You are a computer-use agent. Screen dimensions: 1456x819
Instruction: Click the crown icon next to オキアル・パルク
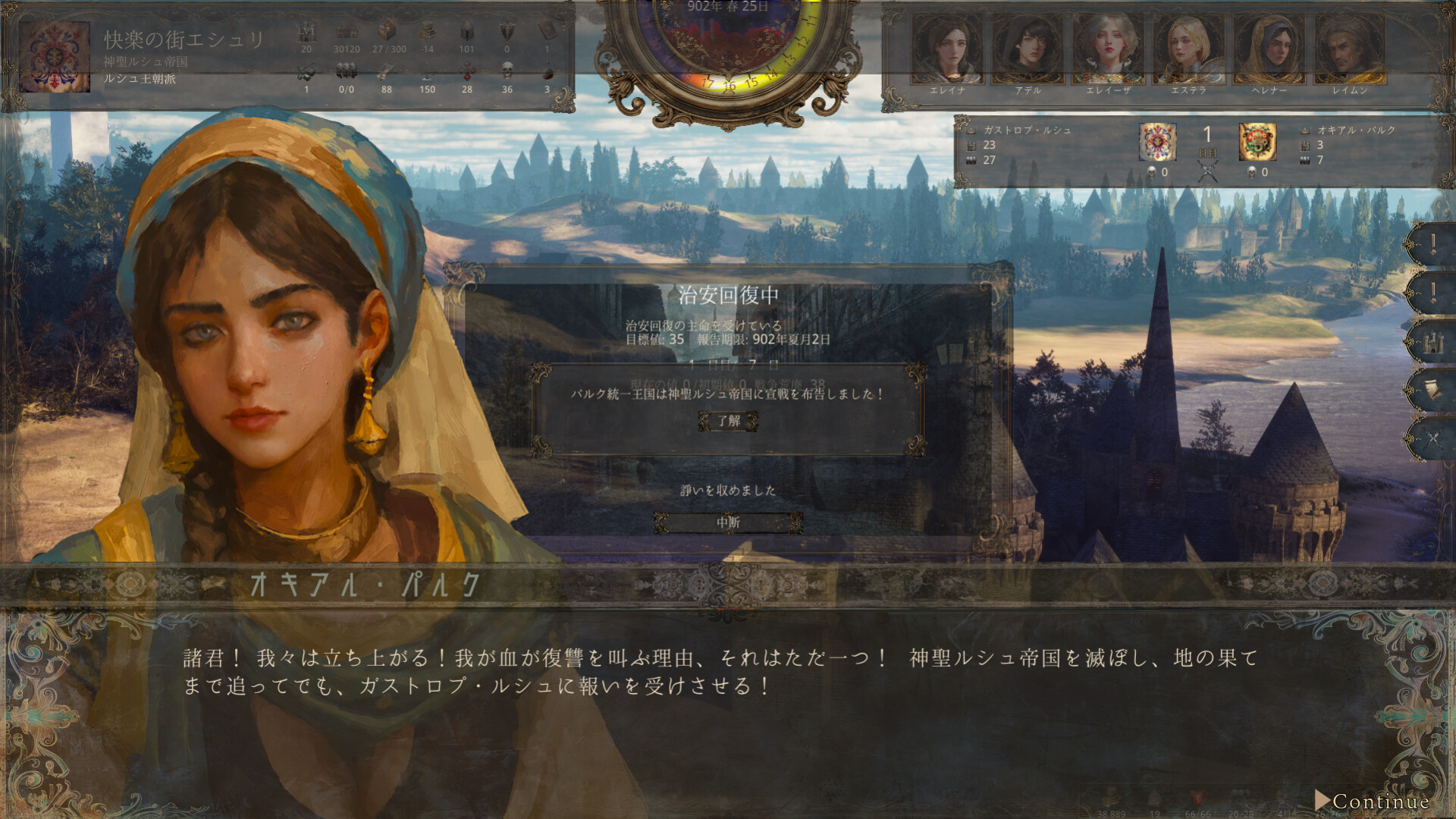(x=1306, y=130)
